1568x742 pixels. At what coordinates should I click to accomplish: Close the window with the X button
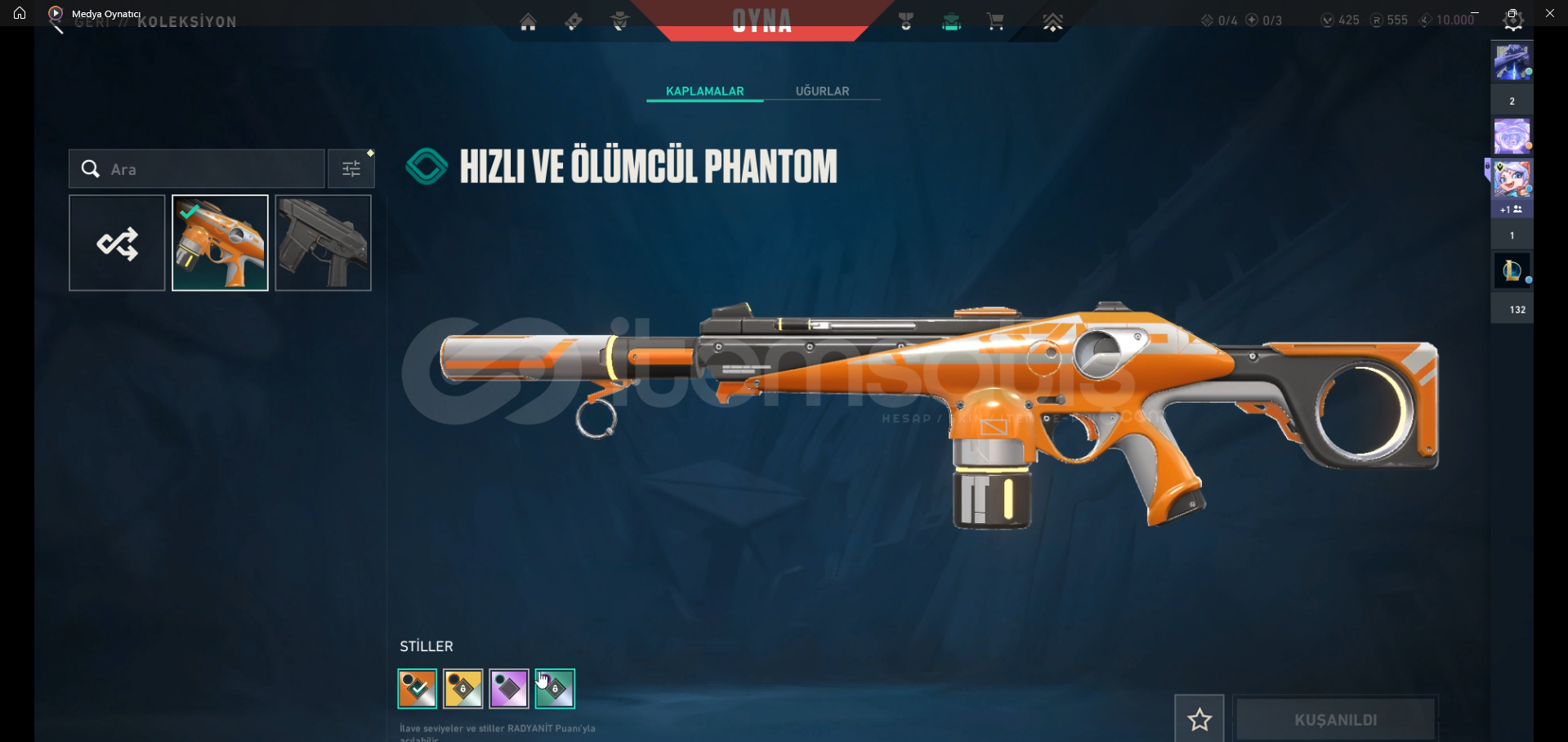(x=1550, y=13)
